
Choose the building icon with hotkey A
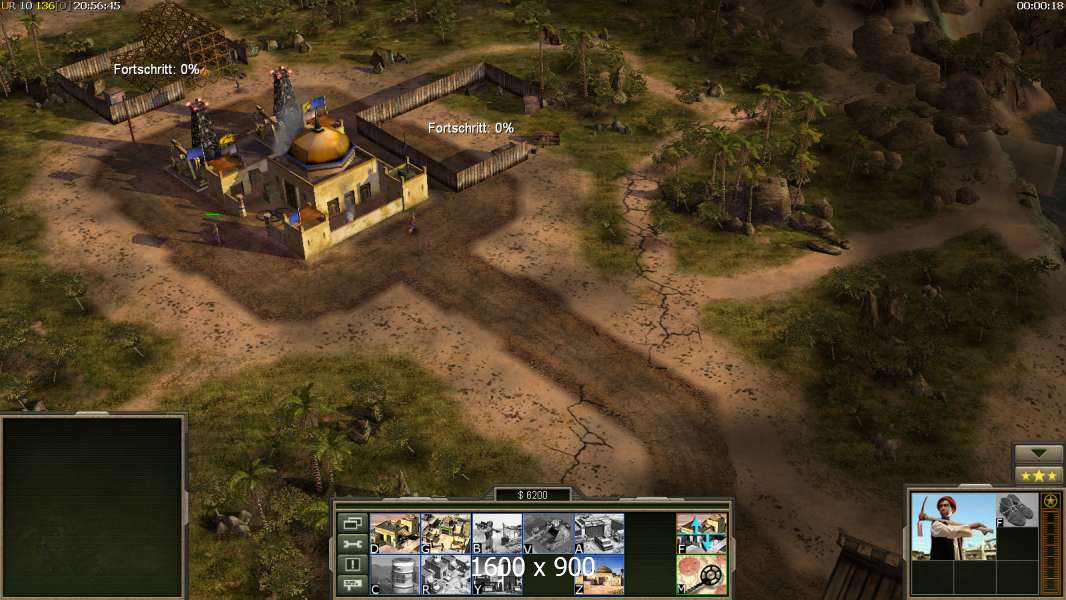coord(599,533)
